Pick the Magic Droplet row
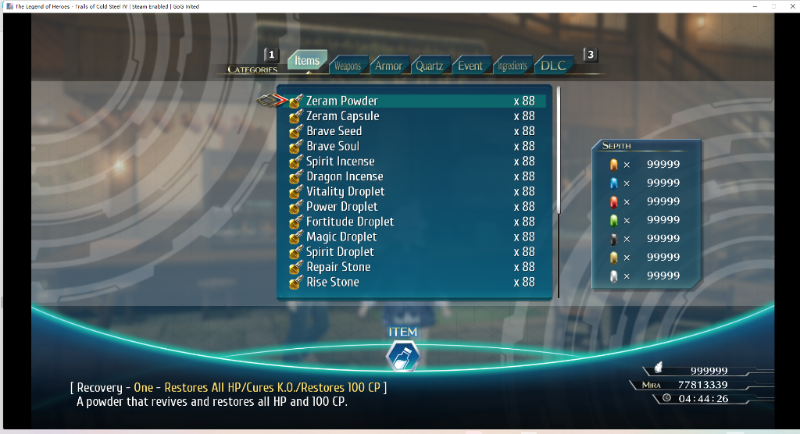800x434 pixels. pos(342,236)
